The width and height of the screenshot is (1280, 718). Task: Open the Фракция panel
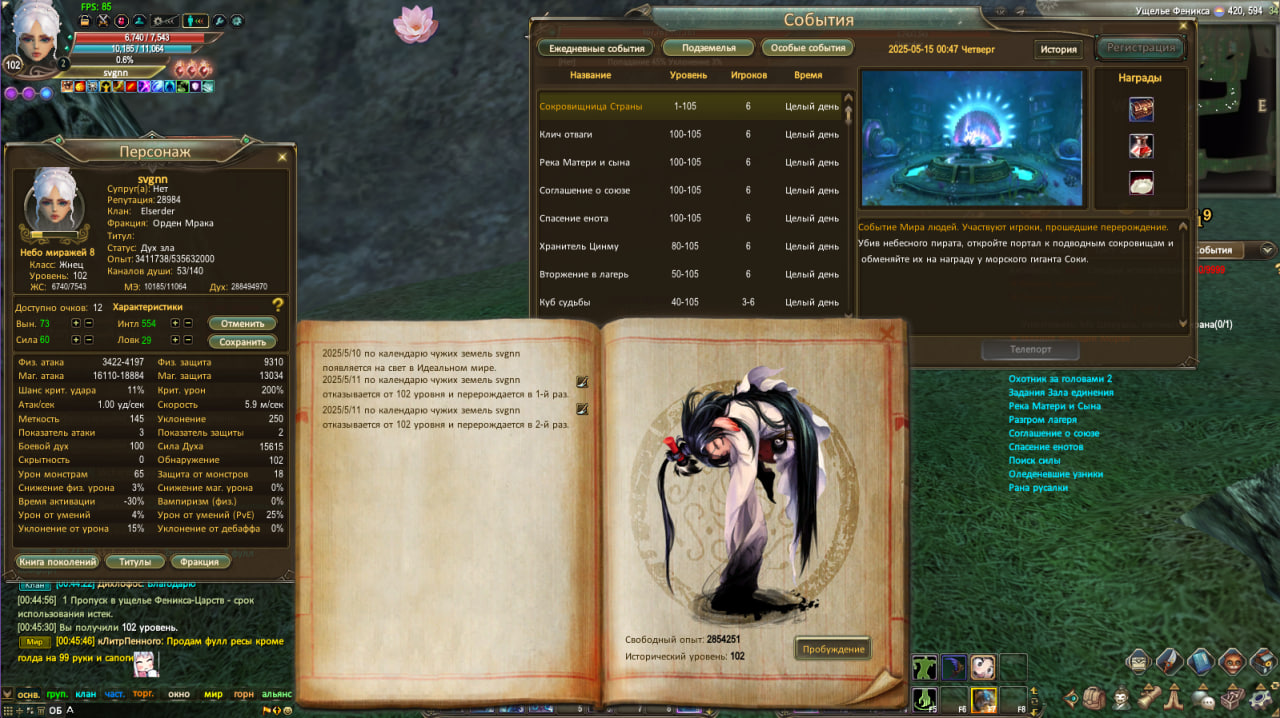(207, 562)
